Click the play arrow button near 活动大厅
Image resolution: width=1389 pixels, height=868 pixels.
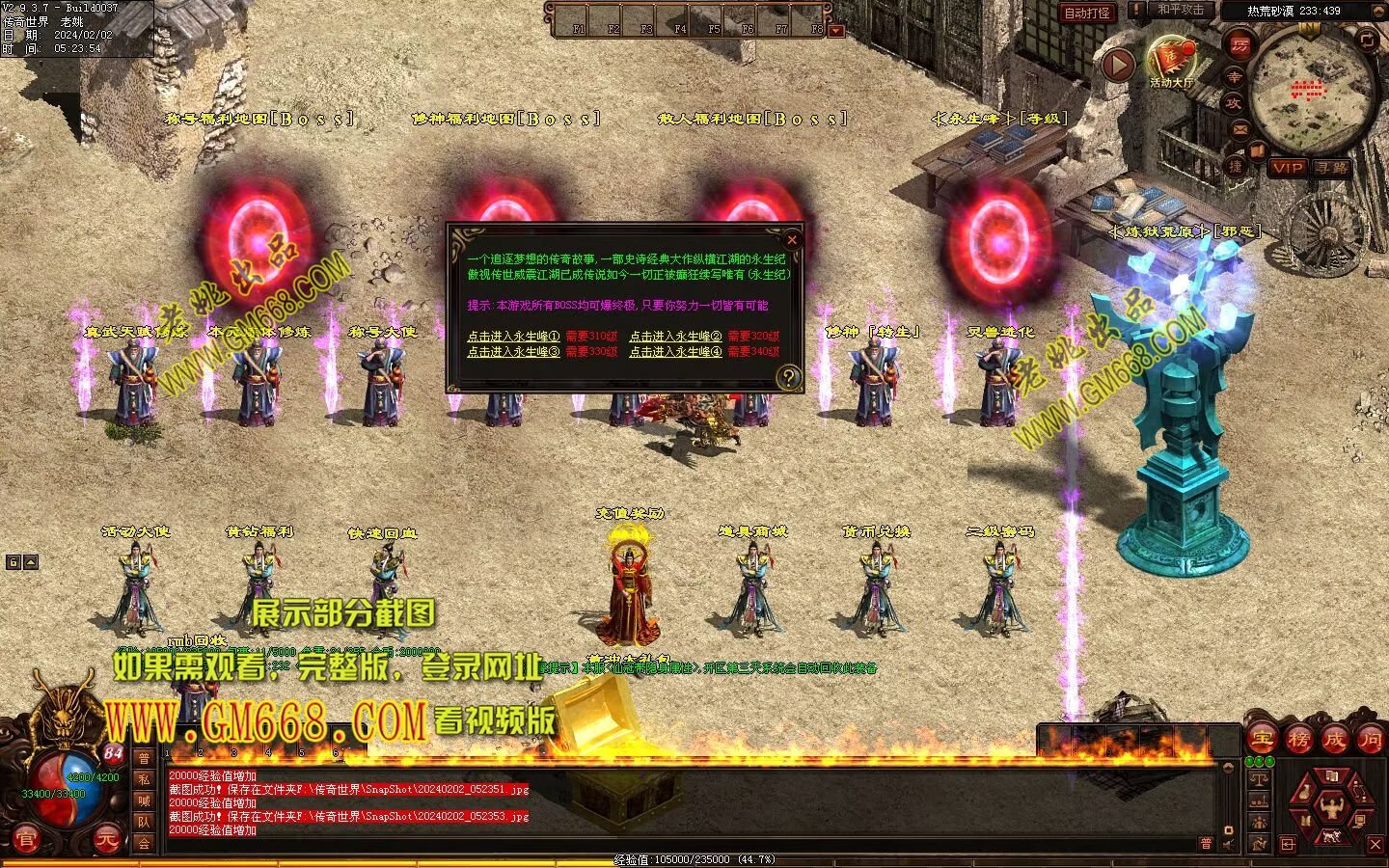click(x=1117, y=65)
